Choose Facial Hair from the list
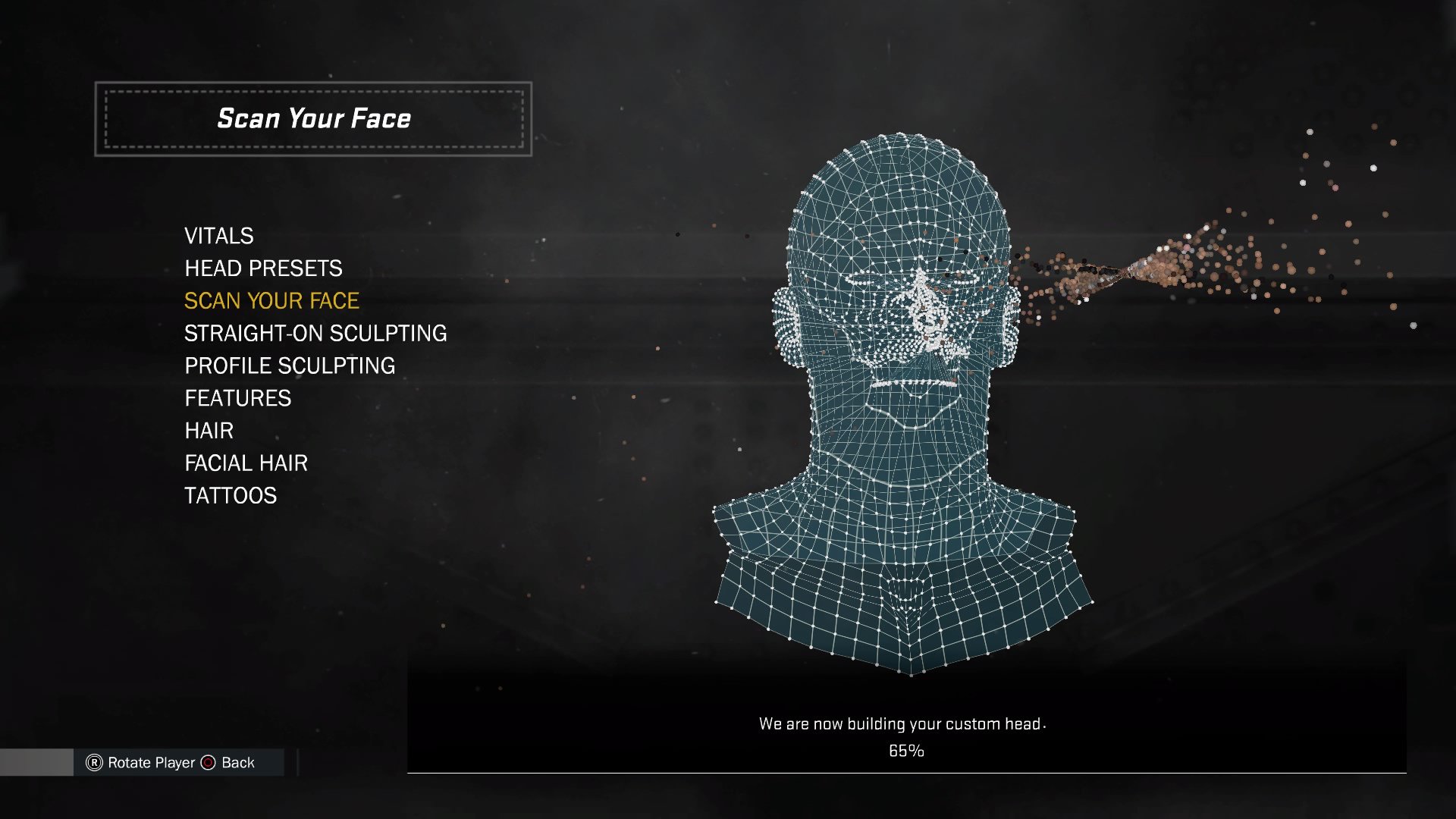Image resolution: width=1456 pixels, height=819 pixels. tap(246, 463)
